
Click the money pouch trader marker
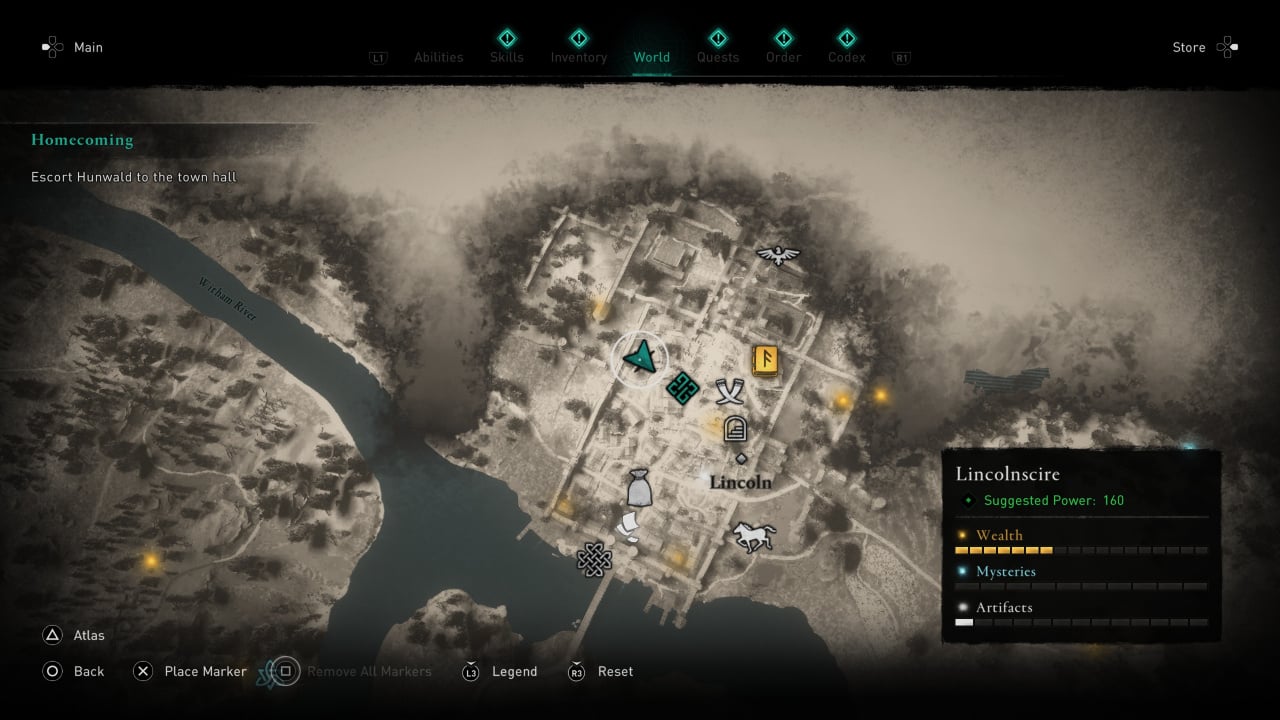point(639,488)
